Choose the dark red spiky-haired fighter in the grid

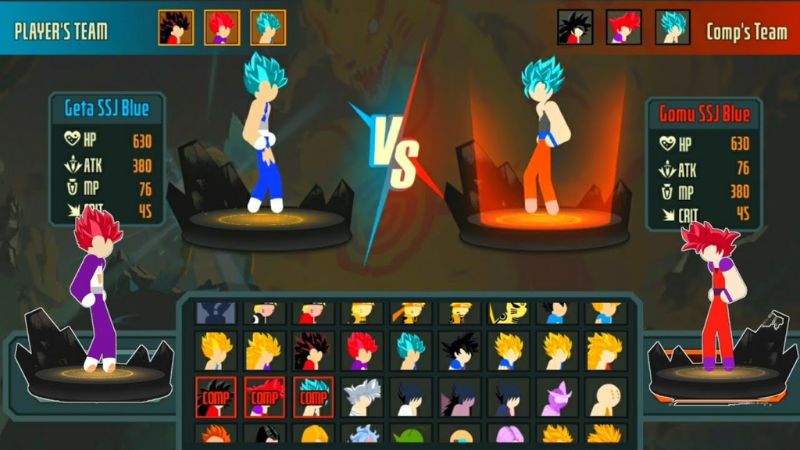pos(312,351)
